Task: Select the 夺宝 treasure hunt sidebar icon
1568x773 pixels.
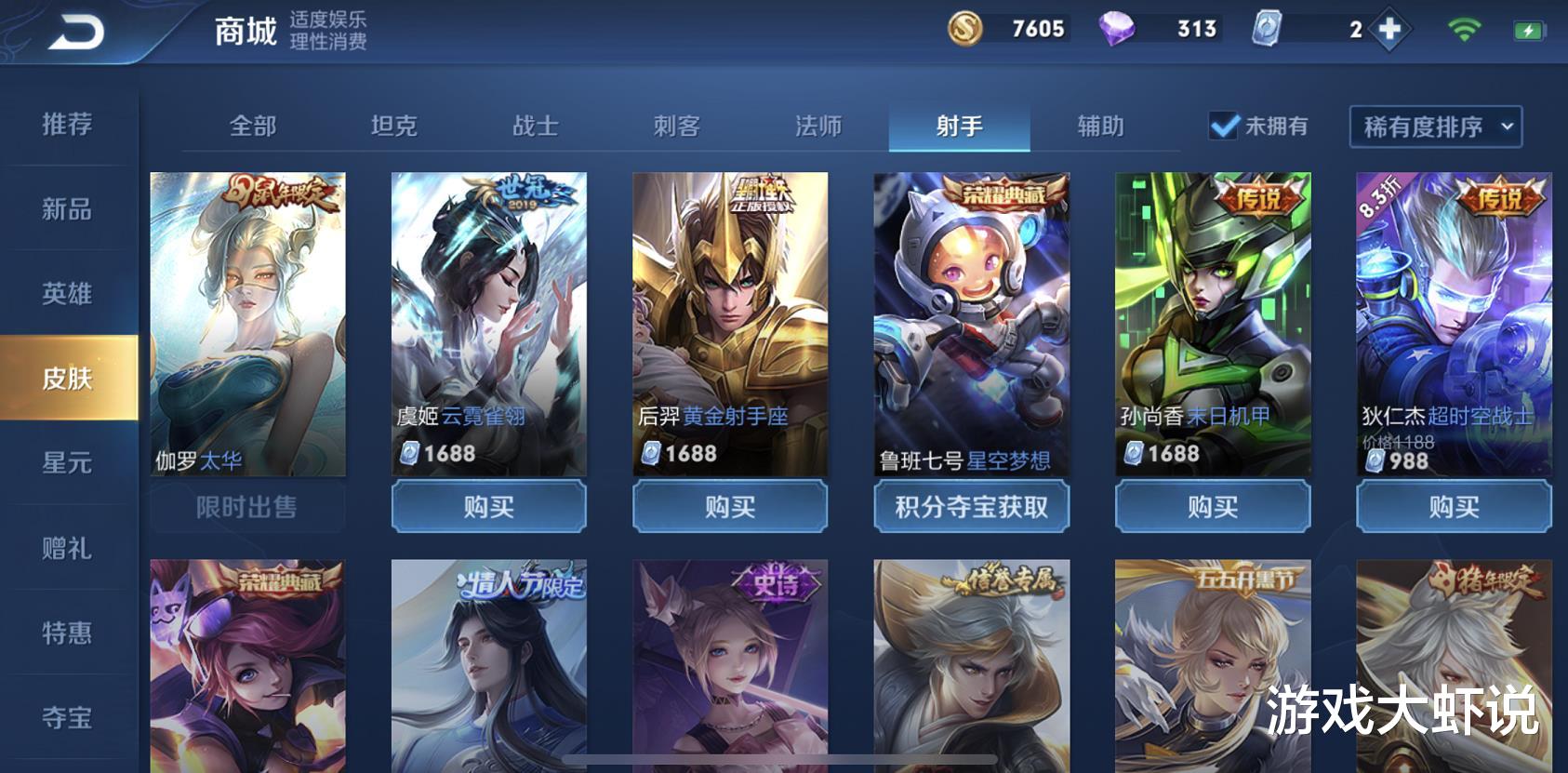Action: click(65, 716)
